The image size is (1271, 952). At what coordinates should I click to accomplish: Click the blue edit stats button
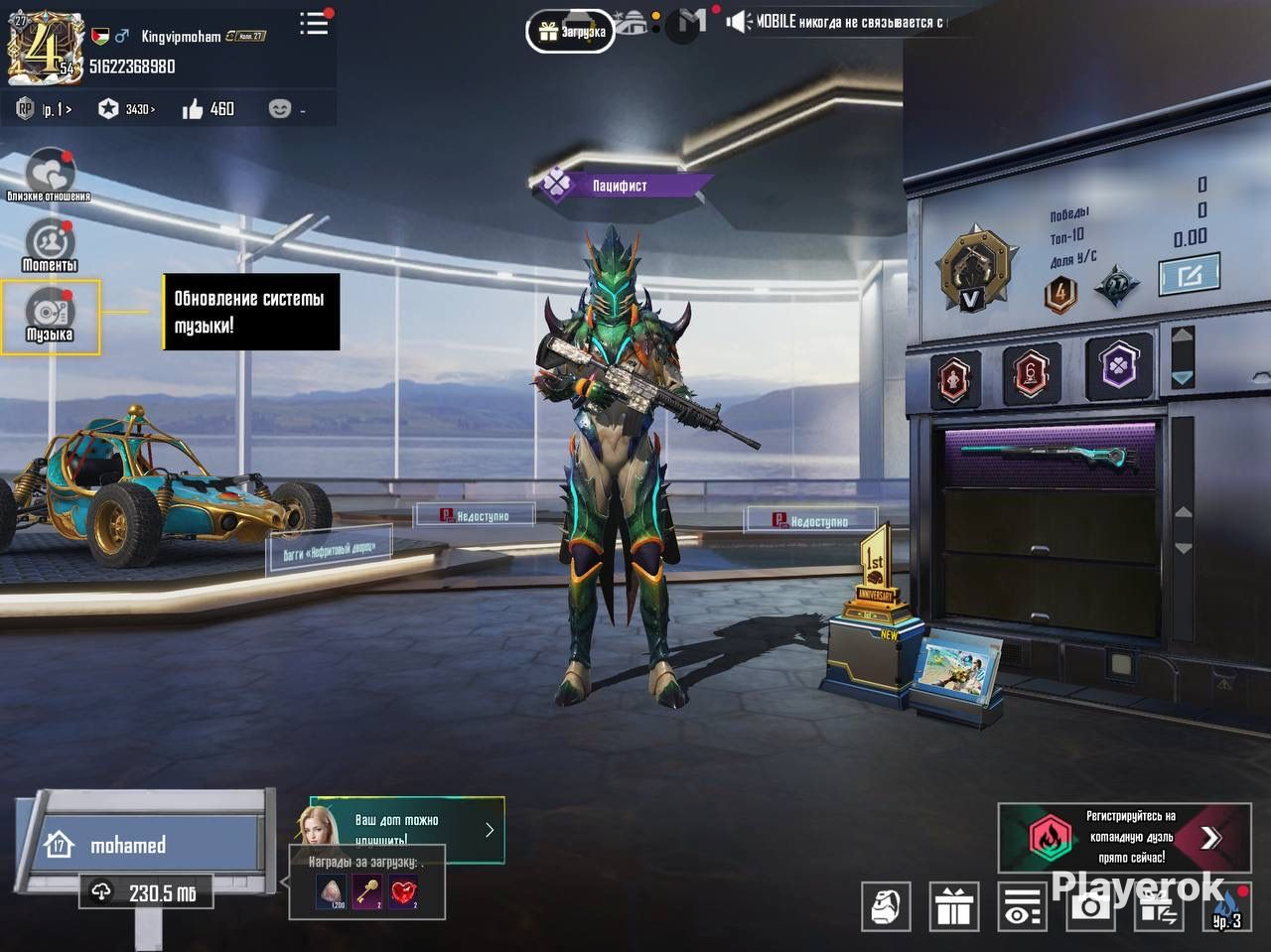point(1189,274)
